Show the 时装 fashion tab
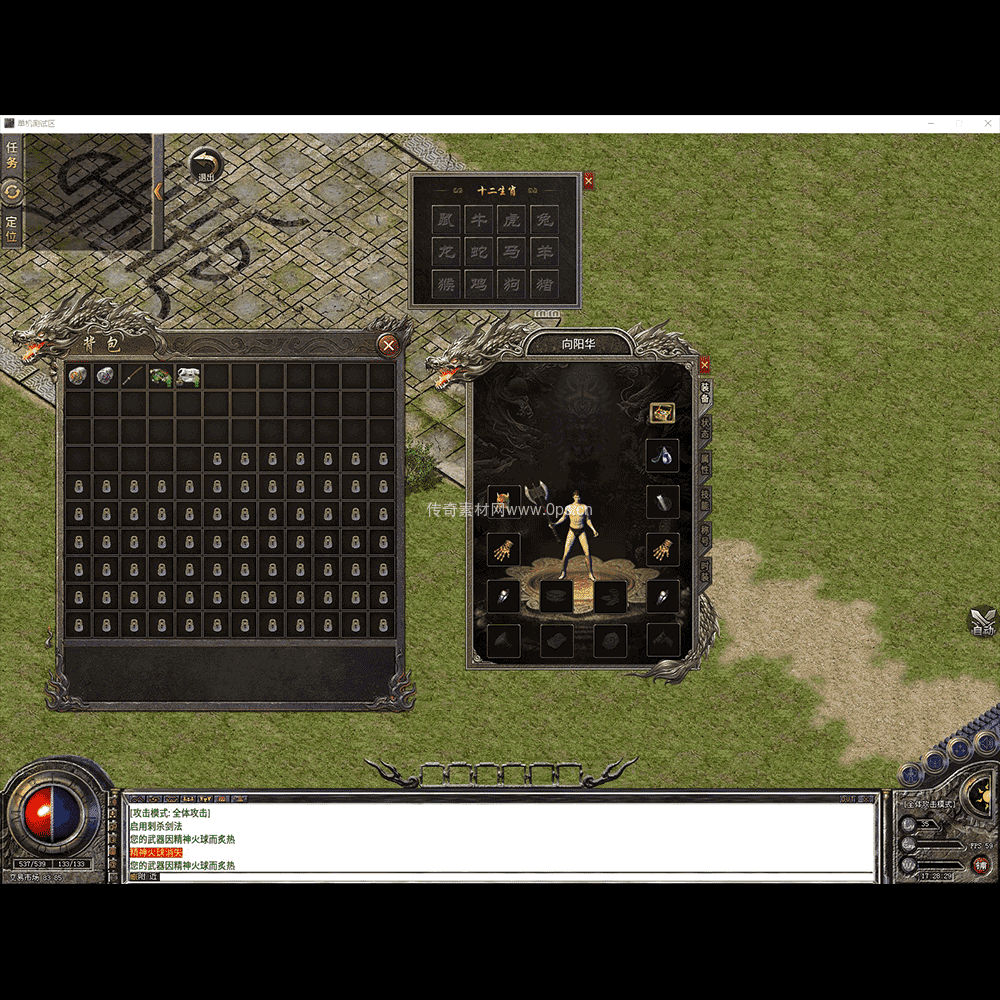Screen dimensions: 1000x1000 (705, 571)
